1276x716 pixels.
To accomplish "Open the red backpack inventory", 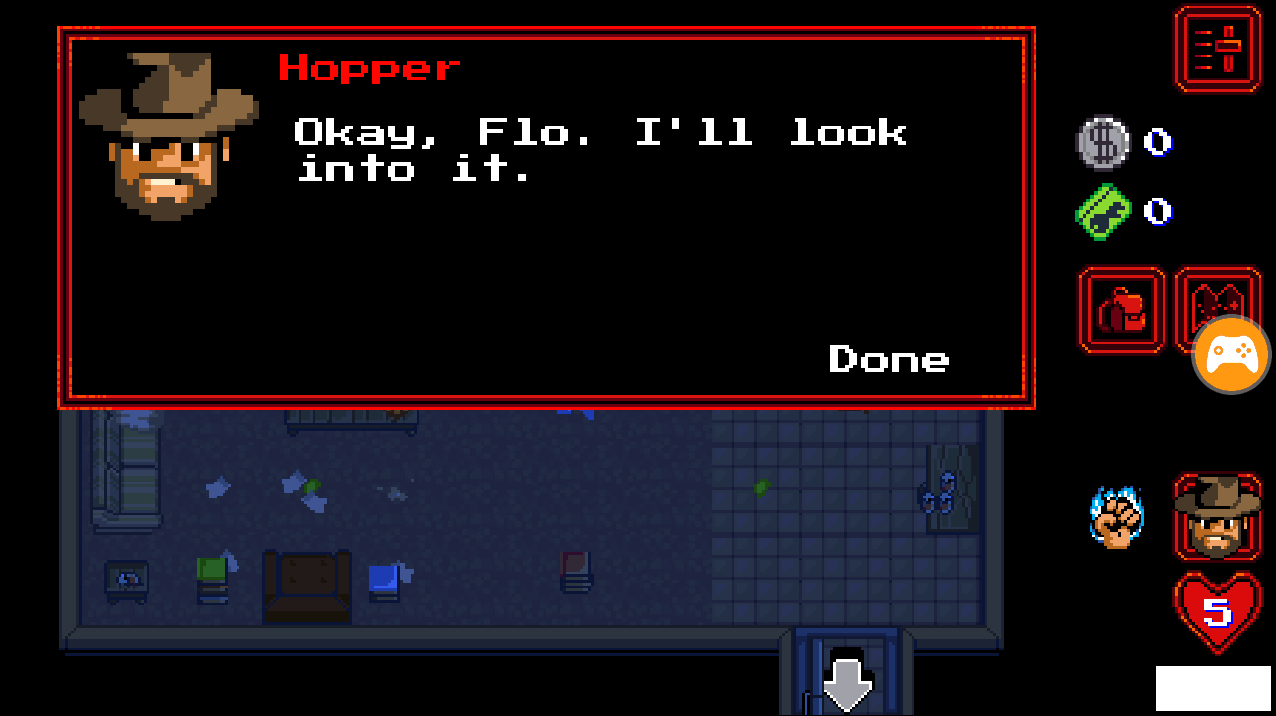I will tap(1121, 310).
